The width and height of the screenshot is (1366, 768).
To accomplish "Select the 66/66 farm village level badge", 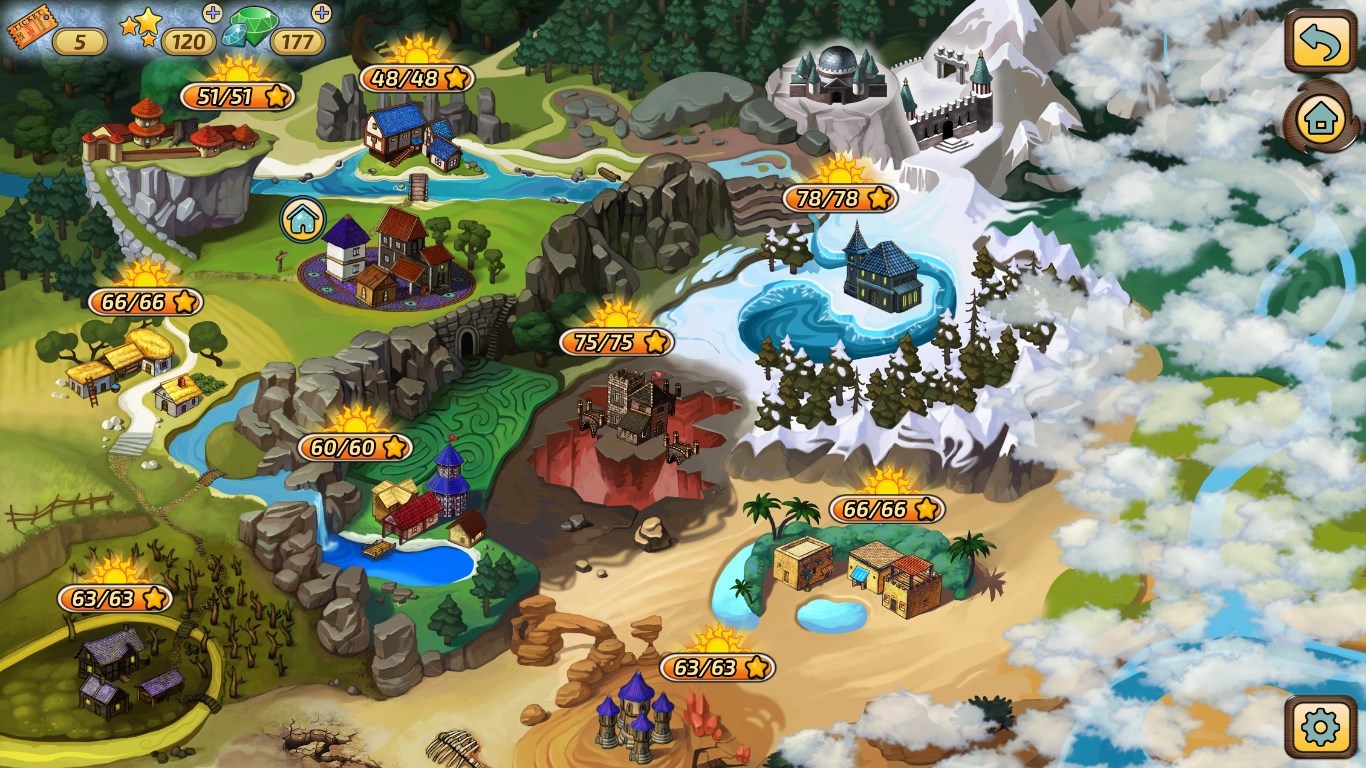I will tap(146, 303).
